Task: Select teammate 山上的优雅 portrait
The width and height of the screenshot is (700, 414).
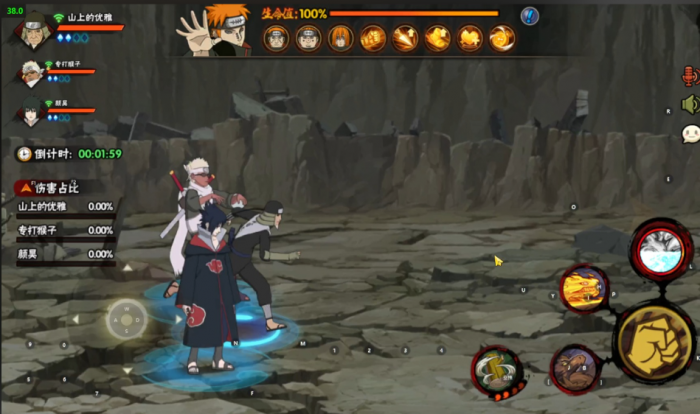Action: click(x=30, y=31)
